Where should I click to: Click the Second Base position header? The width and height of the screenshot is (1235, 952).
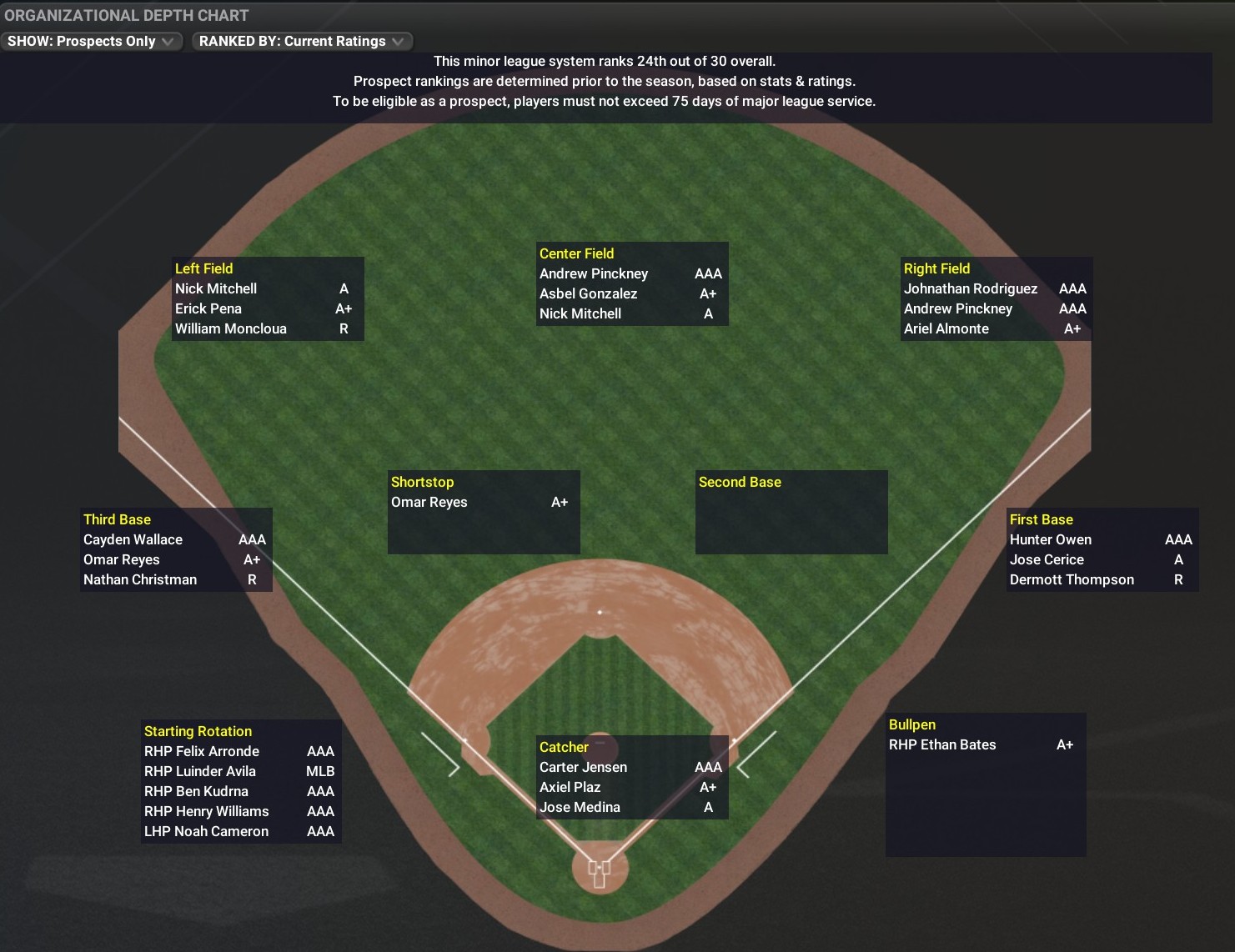739,482
